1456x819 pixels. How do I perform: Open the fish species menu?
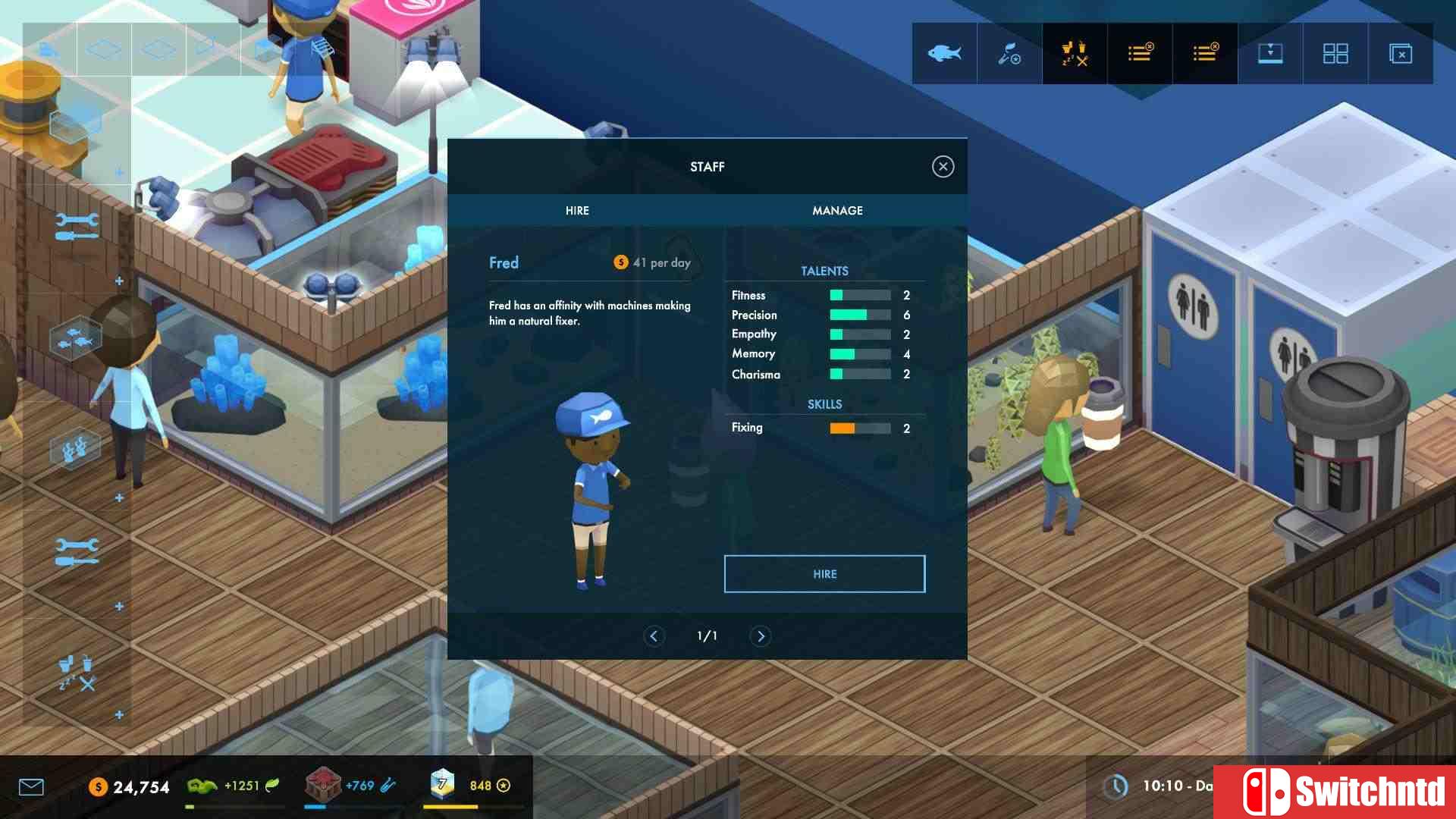pos(943,53)
